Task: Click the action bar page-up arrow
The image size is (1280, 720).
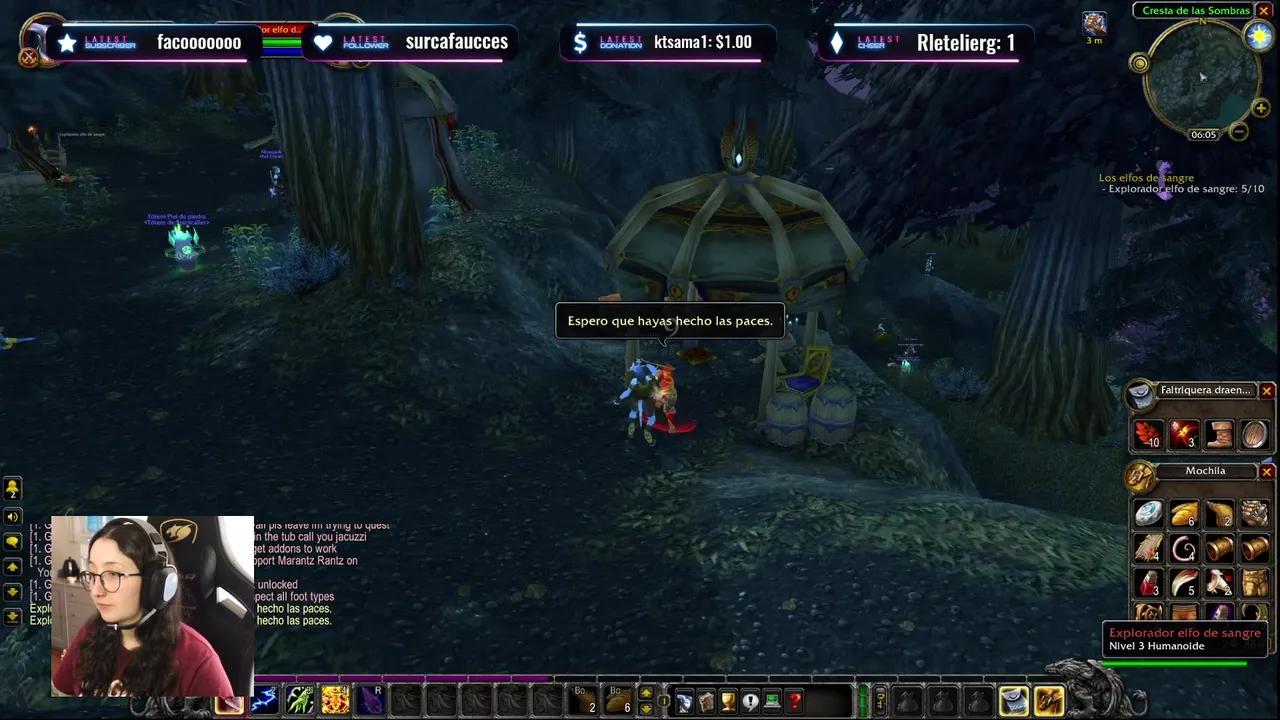Action: (x=646, y=690)
